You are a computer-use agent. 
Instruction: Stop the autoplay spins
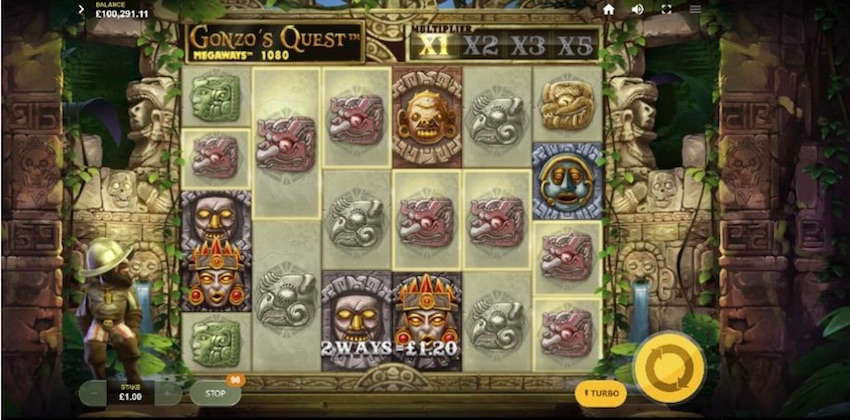click(x=214, y=393)
